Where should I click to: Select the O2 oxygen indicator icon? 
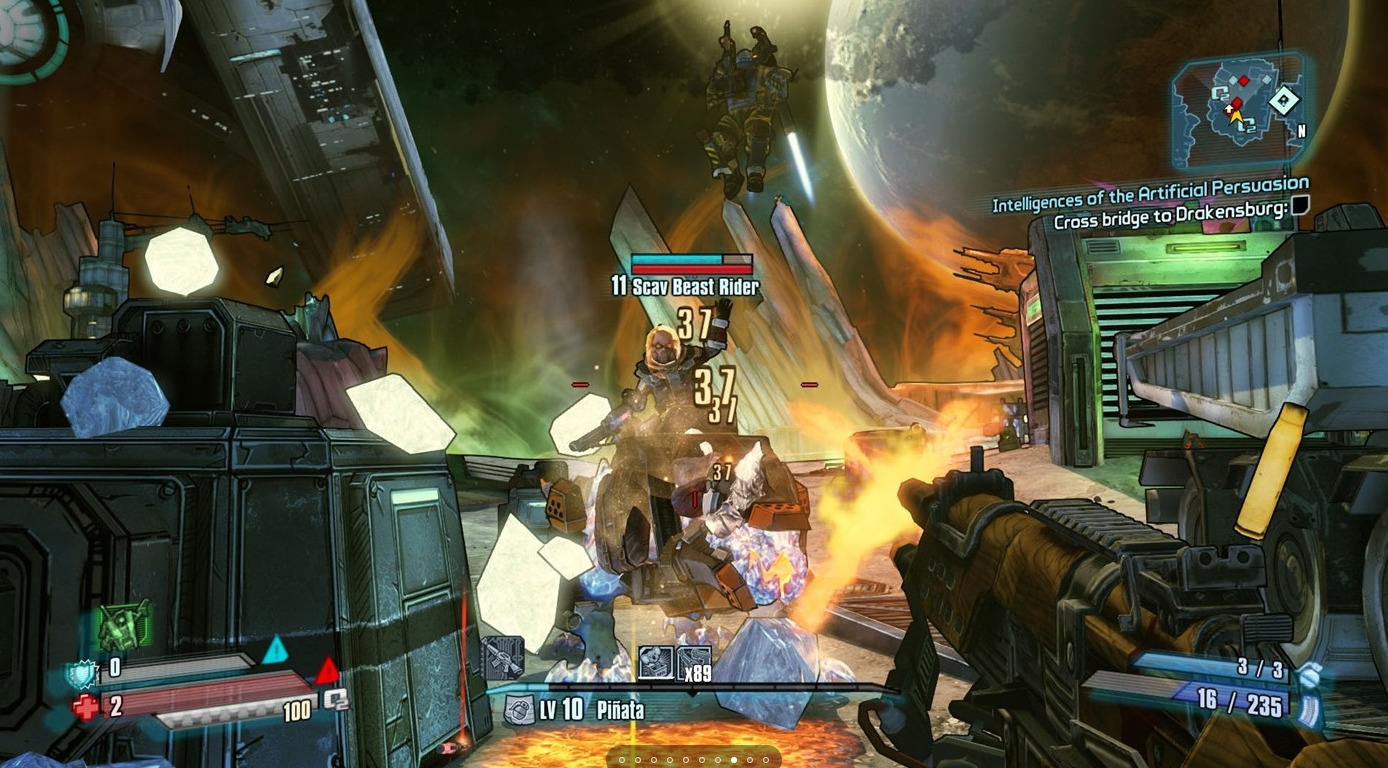336,699
